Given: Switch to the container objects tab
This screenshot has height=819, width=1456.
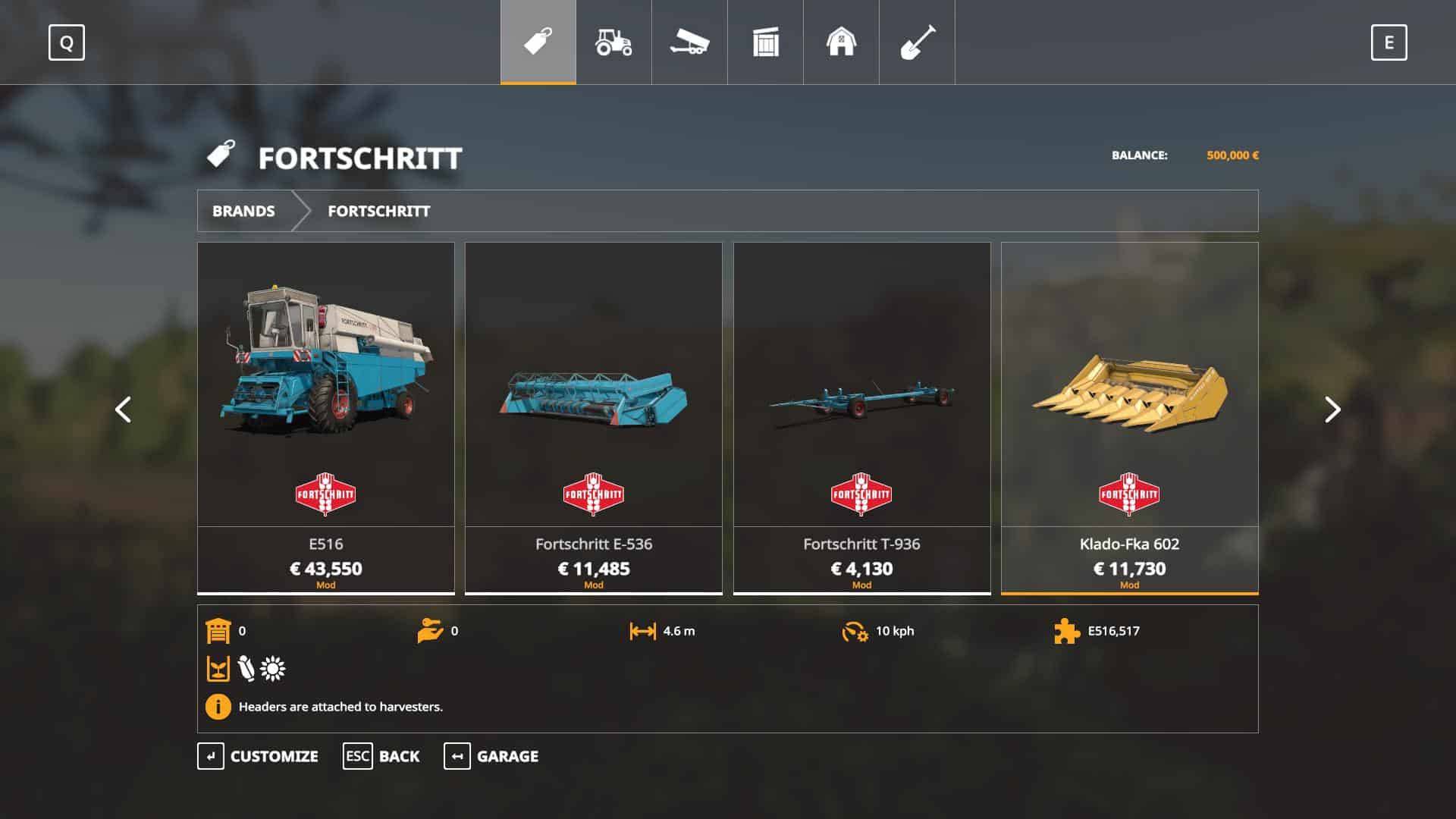Looking at the screenshot, I should (x=765, y=42).
